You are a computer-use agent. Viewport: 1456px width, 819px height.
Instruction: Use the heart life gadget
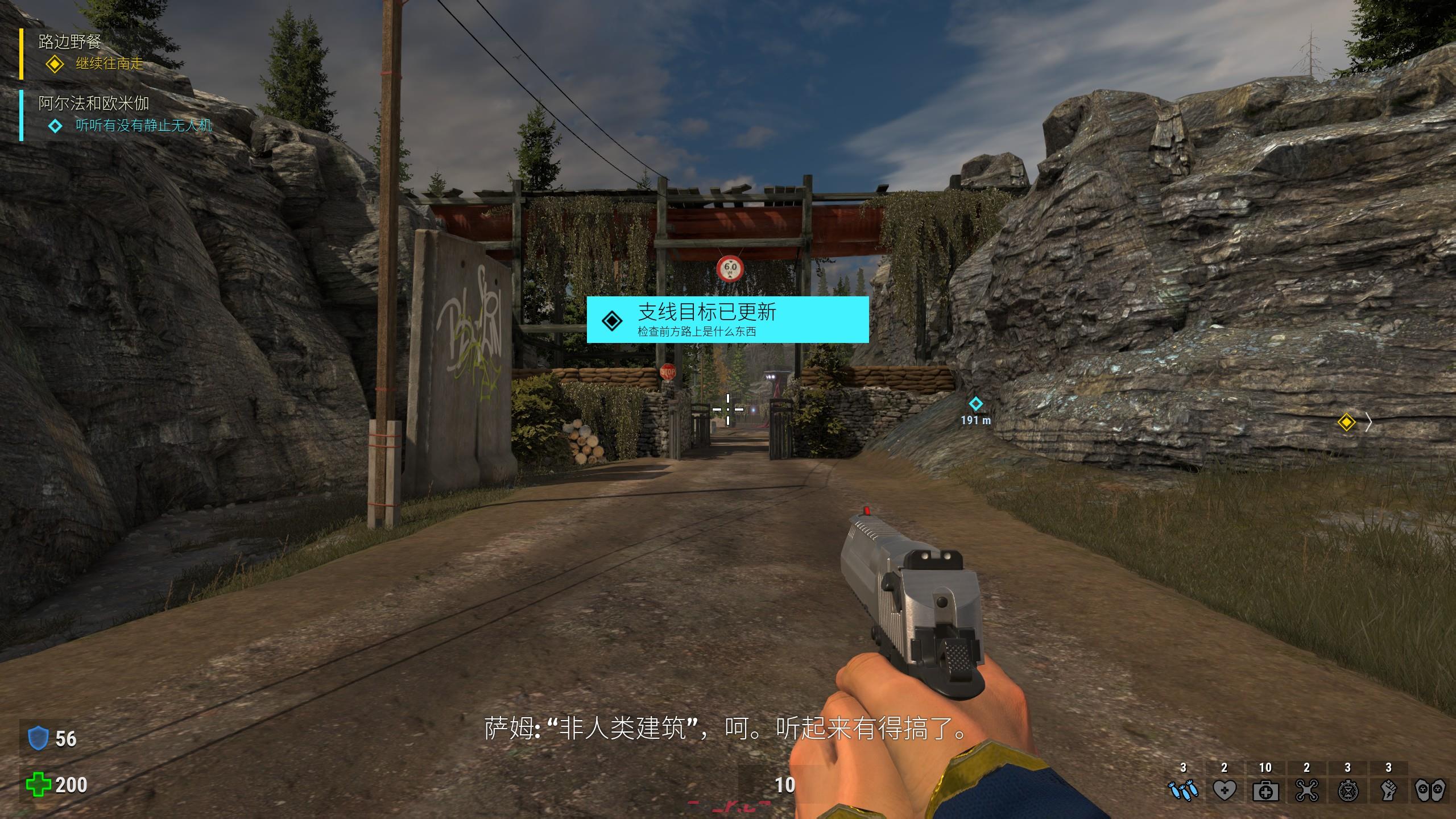pyautogui.click(x=1224, y=790)
